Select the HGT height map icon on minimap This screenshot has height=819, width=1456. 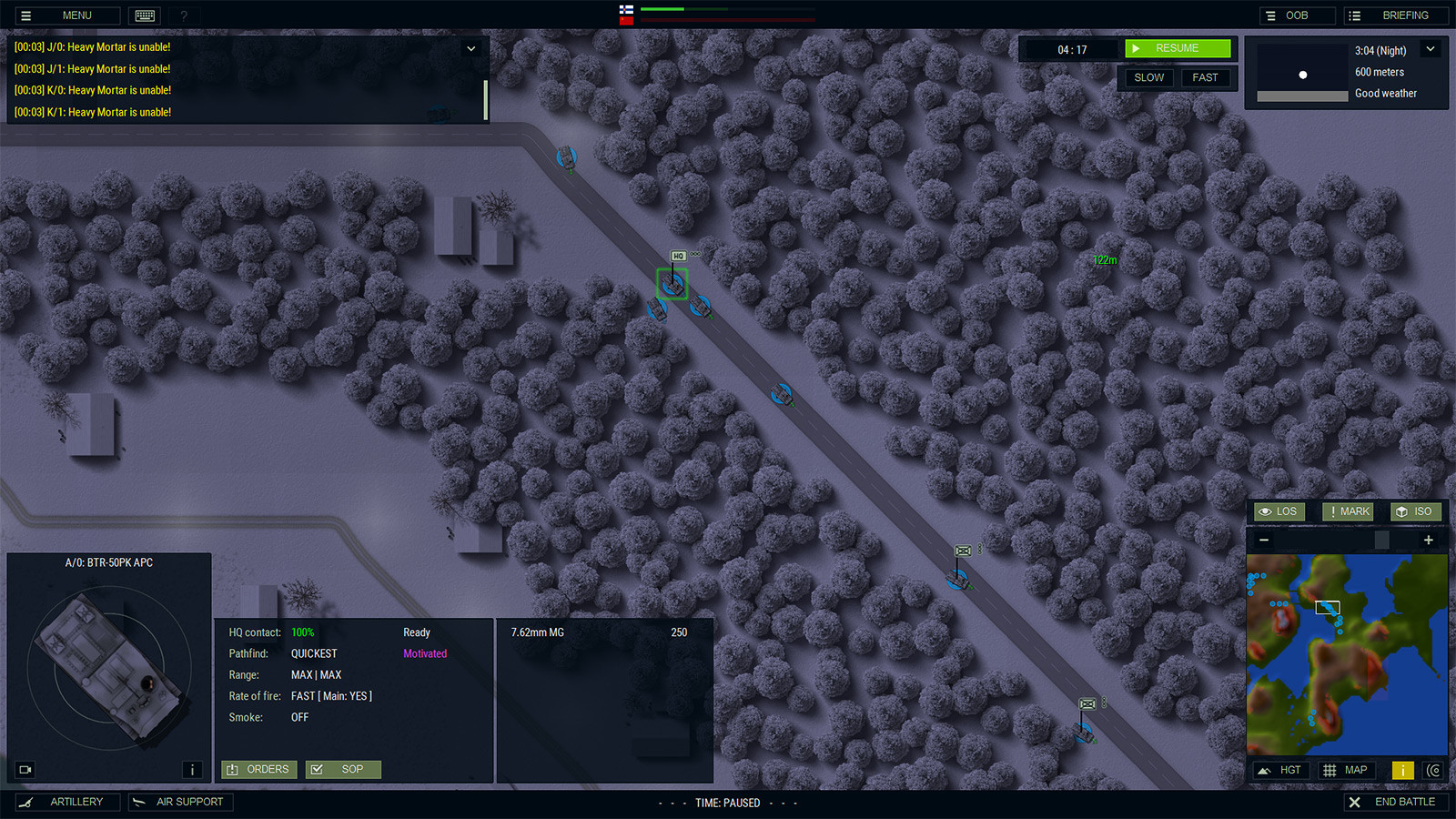point(1280,769)
